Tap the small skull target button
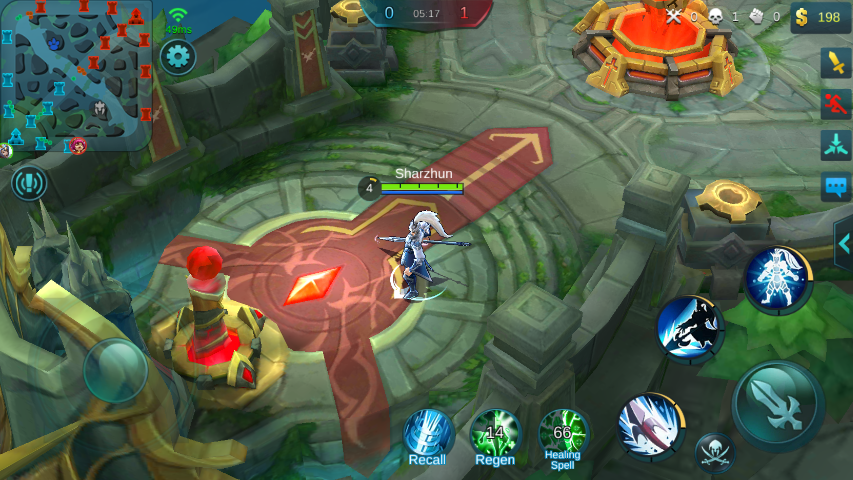Screen dimensions: 853x480 [x=715, y=453]
